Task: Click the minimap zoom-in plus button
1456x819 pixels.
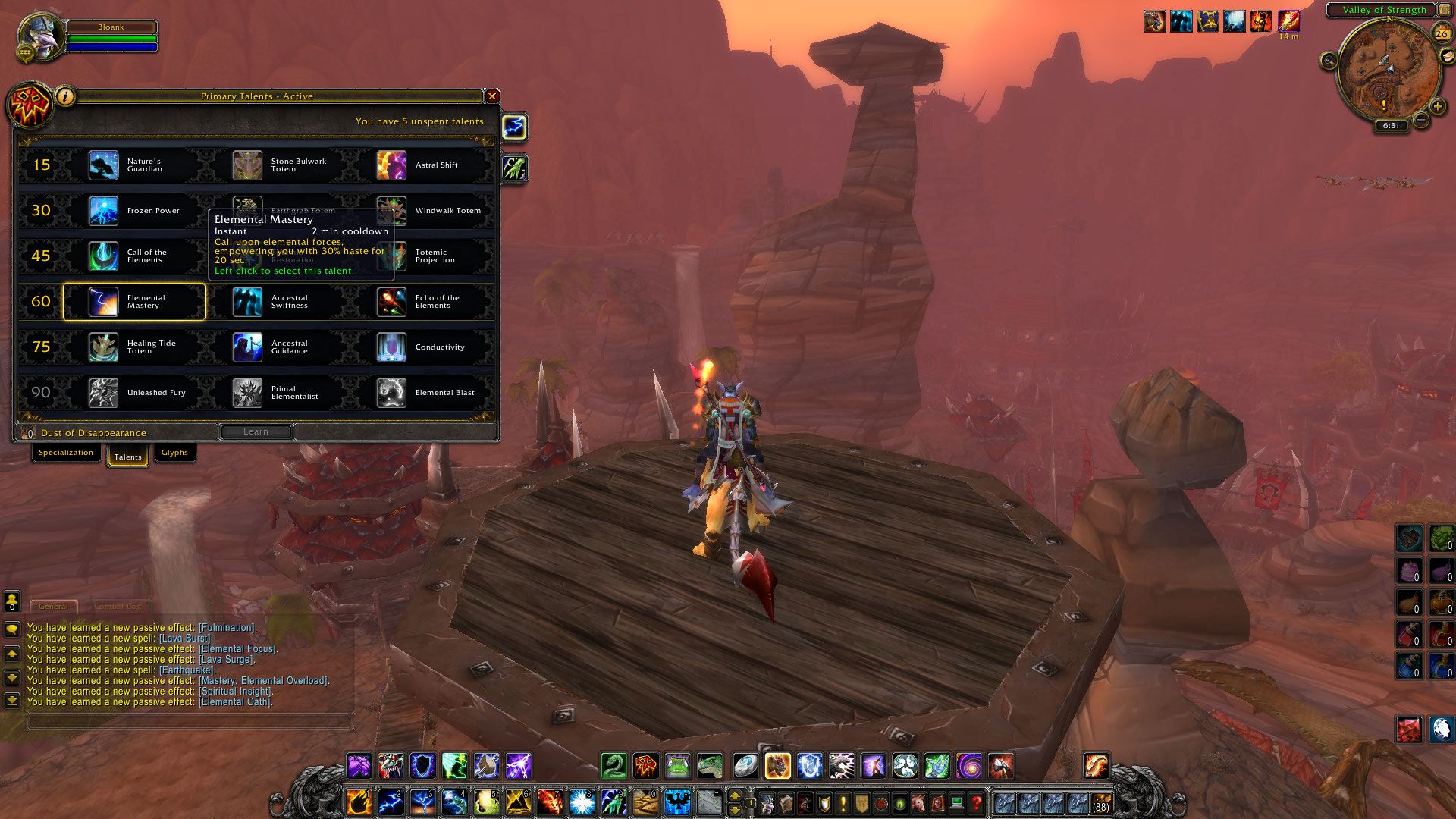Action: tap(1437, 107)
